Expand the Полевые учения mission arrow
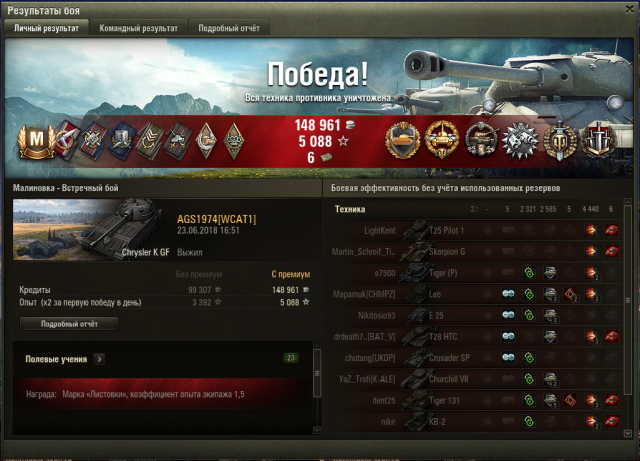The image size is (640, 461). (100, 358)
